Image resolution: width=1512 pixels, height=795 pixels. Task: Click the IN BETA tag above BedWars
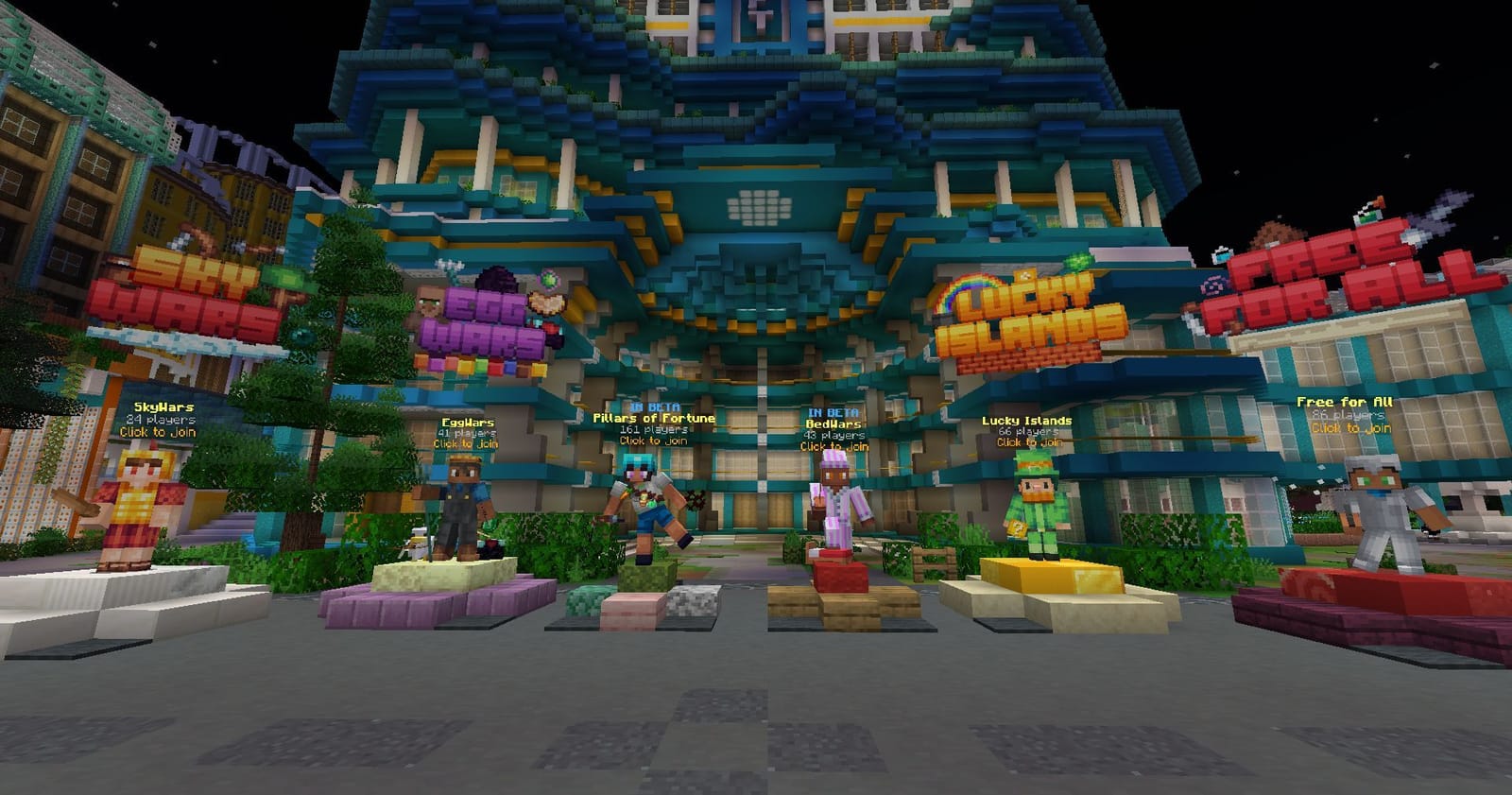tap(833, 410)
